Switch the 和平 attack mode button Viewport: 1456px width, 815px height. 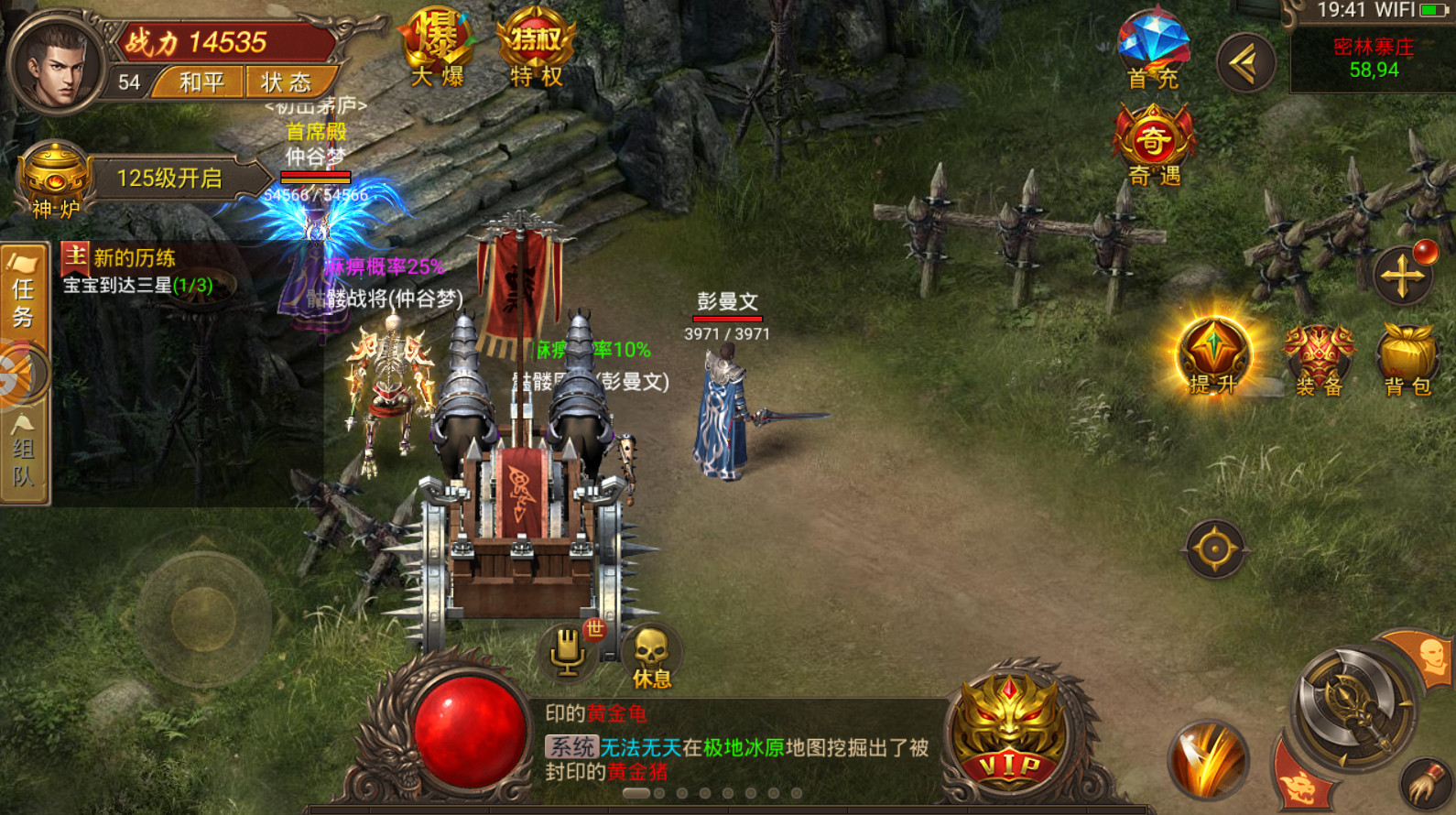click(x=201, y=82)
